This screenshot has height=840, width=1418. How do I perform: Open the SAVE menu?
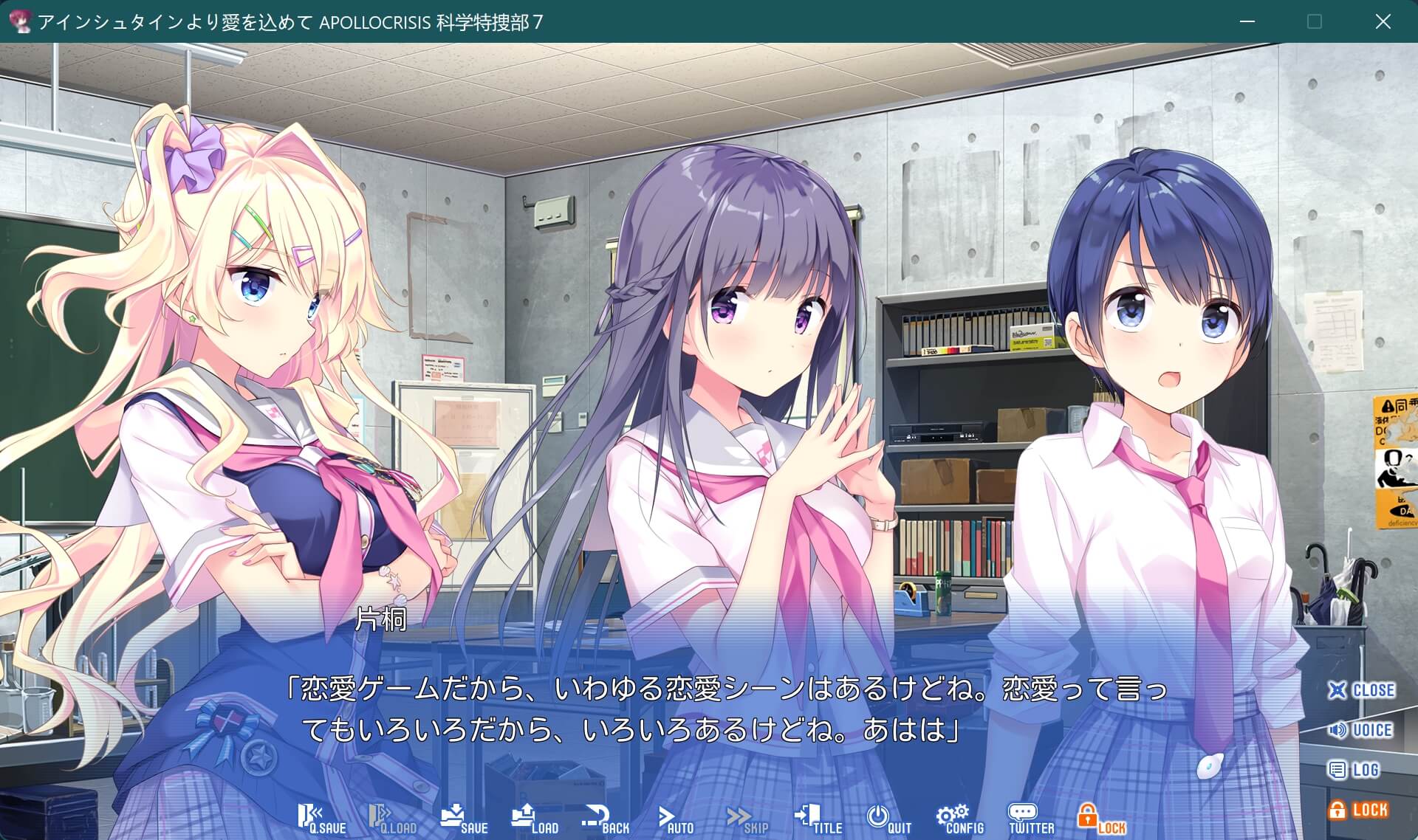pos(464,819)
